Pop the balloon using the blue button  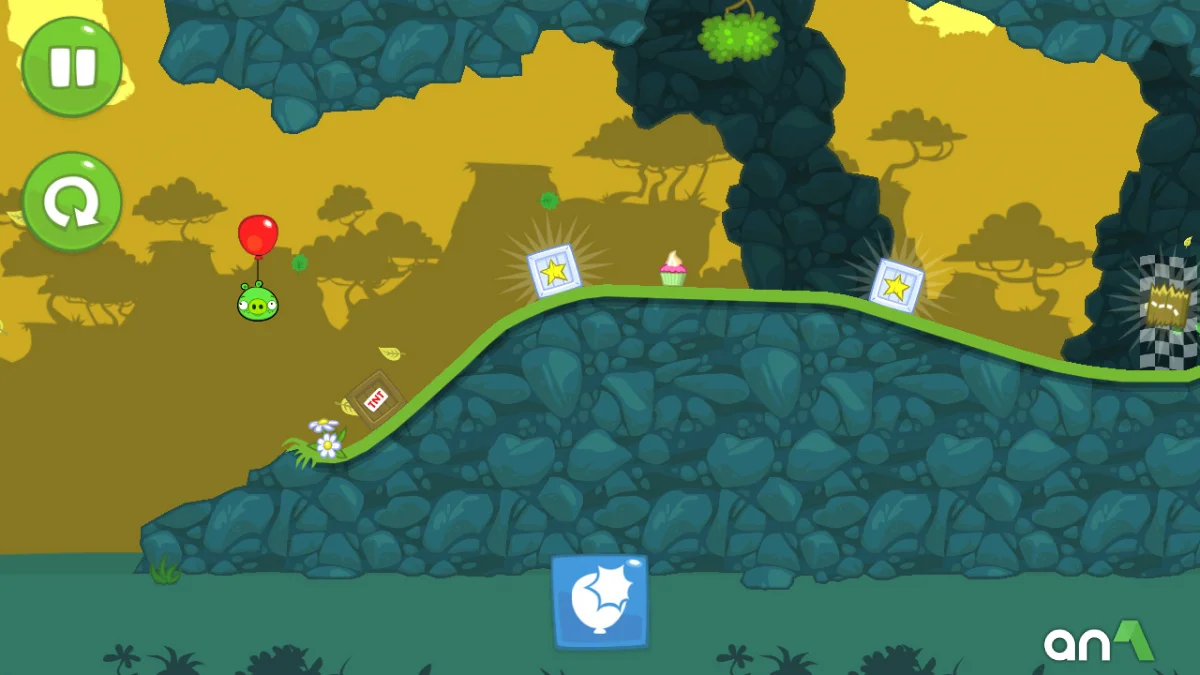point(600,601)
